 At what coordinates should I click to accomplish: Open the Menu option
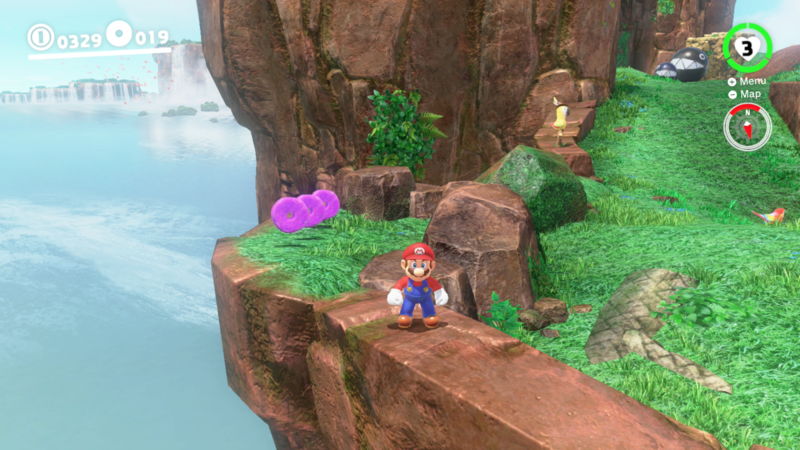click(751, 81)
